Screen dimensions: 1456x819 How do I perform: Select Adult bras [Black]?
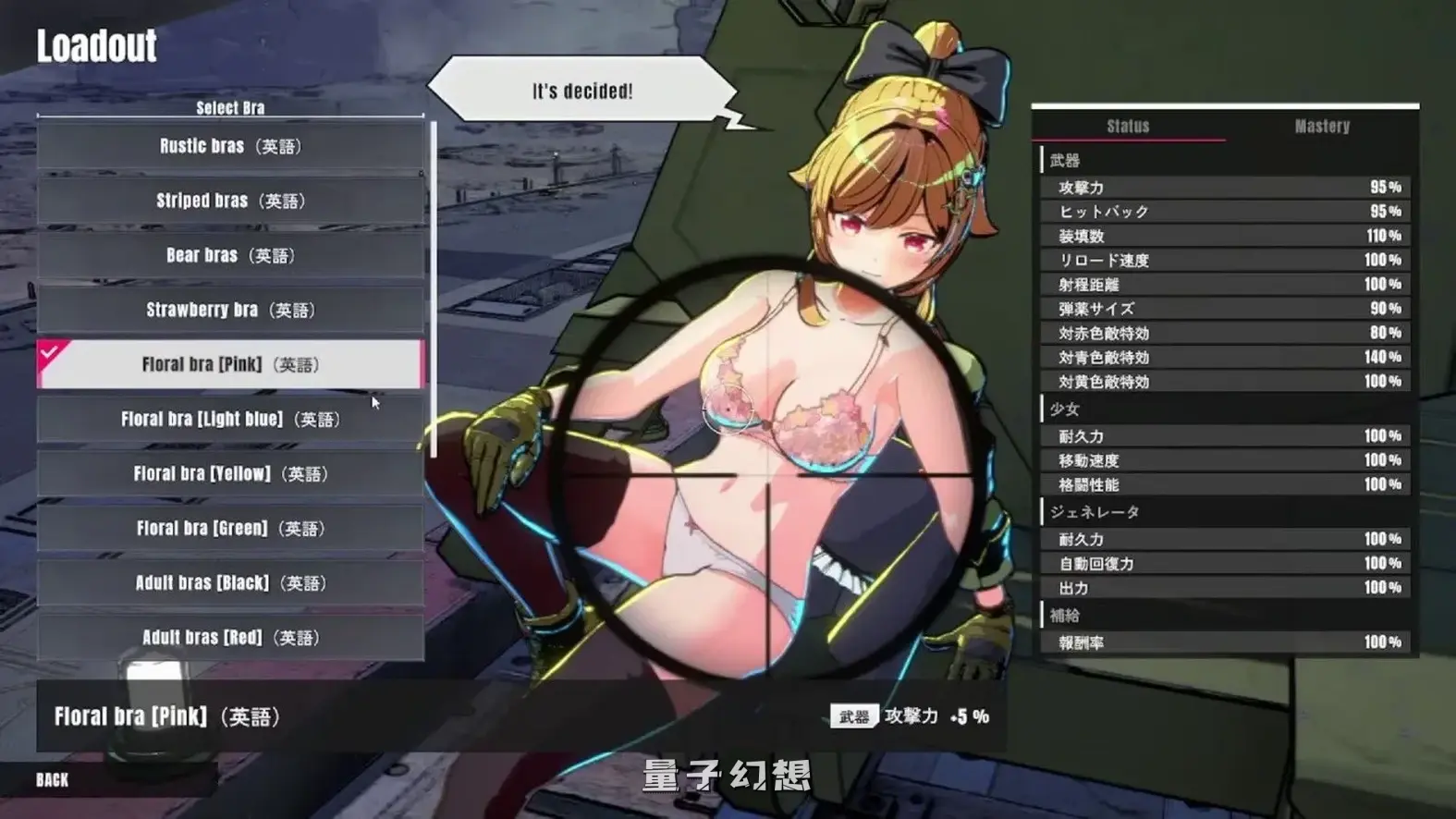coord(228,582)
